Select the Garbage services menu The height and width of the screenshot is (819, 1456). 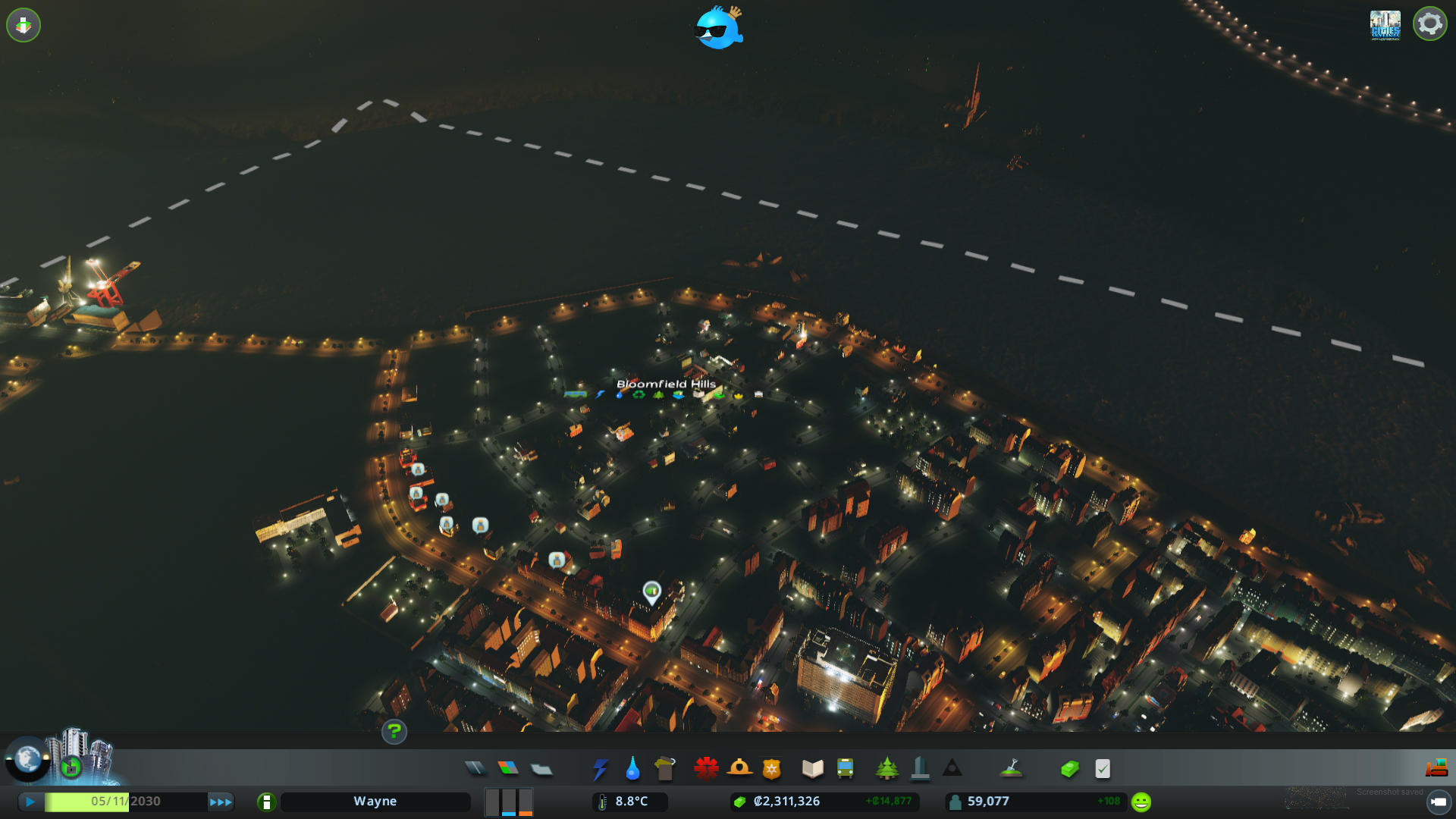[x=665, y=768]
